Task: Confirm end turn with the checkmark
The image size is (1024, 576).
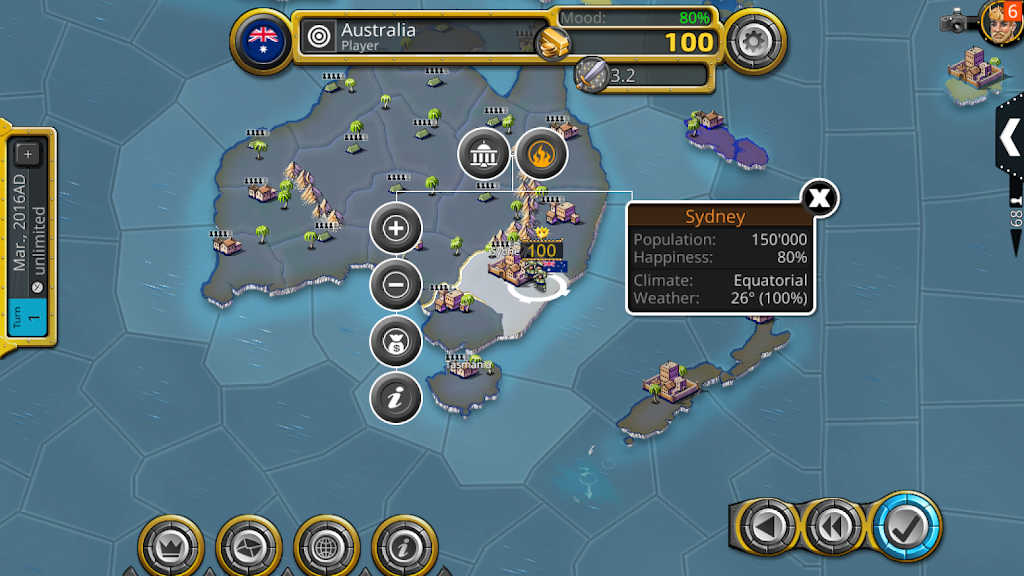Action: pos(906,525)
